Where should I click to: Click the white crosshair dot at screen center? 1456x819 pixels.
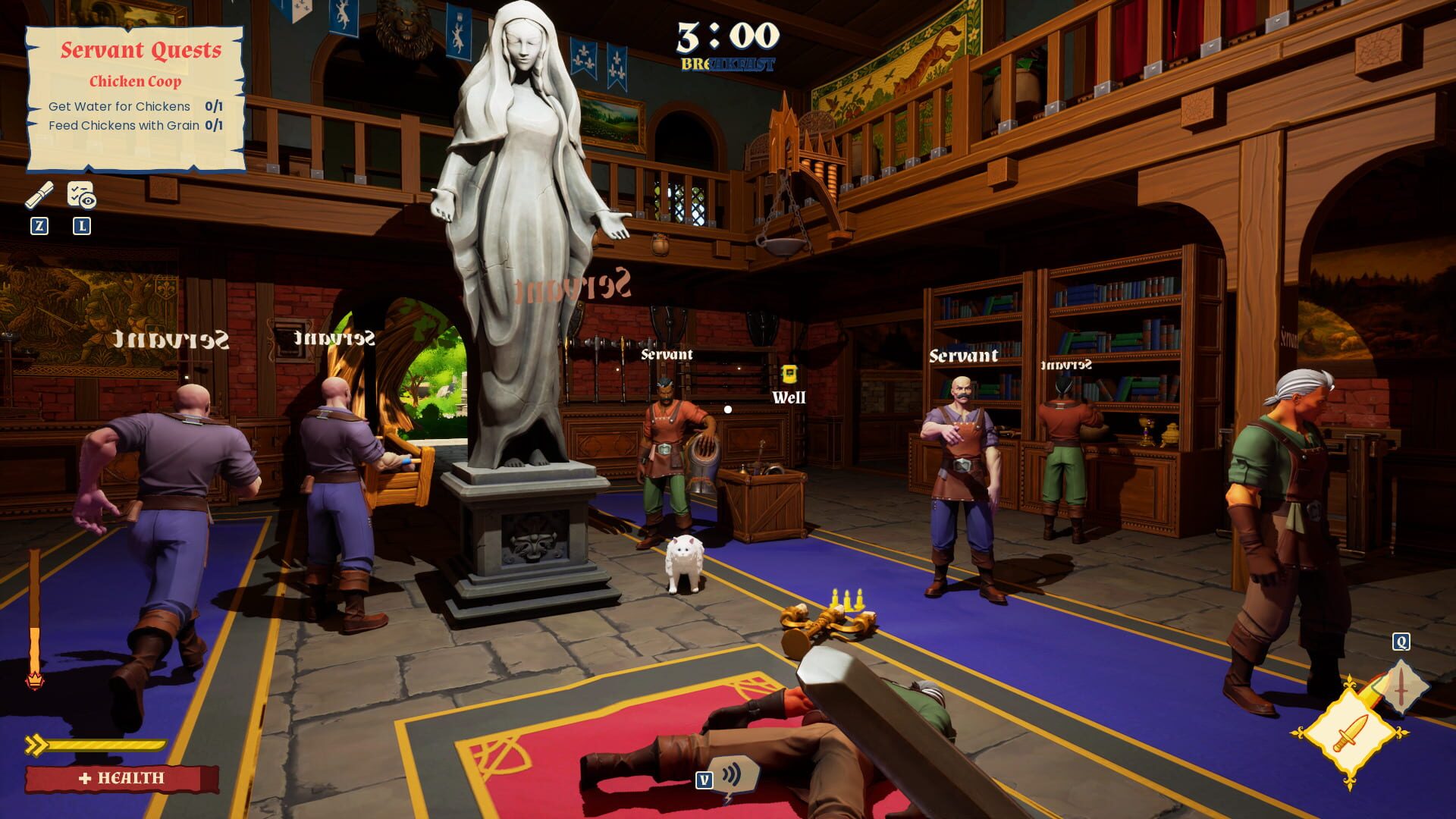[728, 409]
